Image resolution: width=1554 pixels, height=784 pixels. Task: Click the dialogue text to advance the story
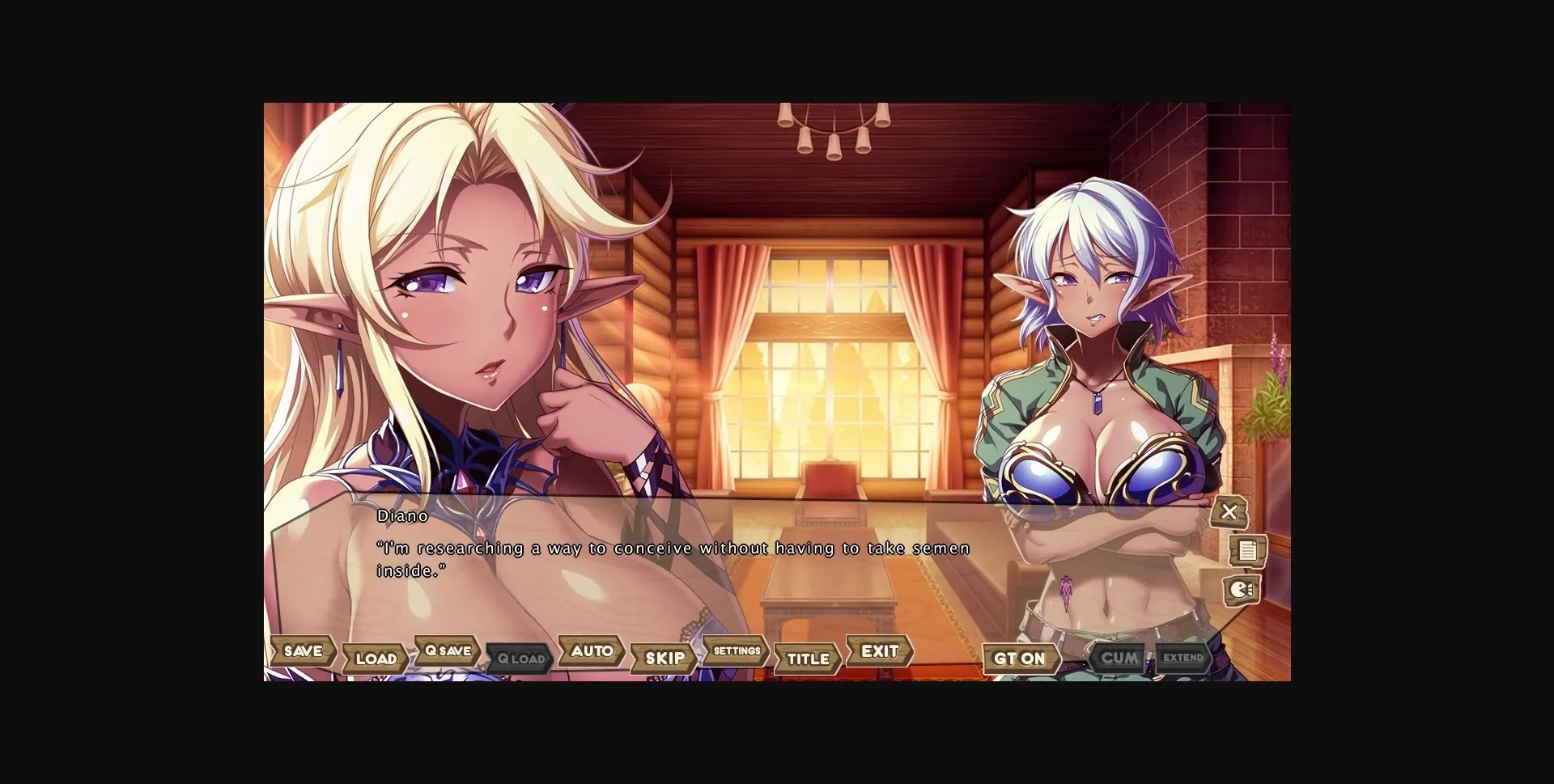tap(672, 548)
